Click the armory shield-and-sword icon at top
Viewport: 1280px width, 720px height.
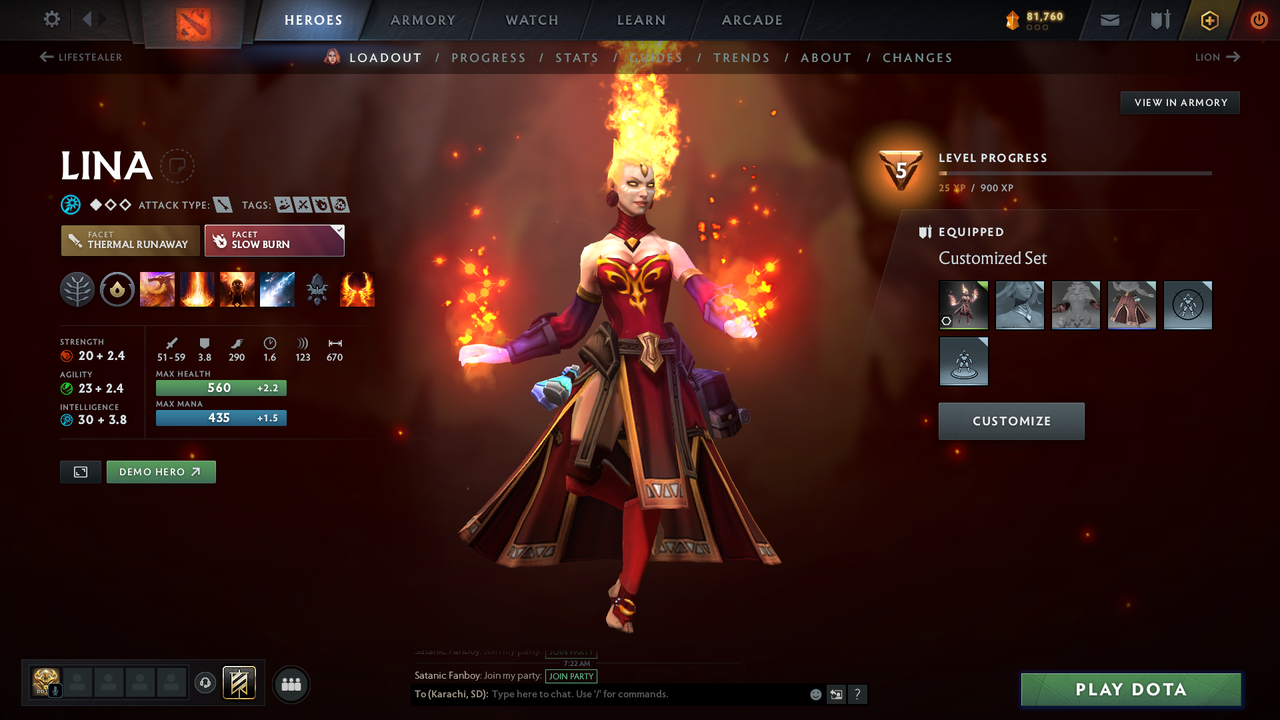point(1158,20)
